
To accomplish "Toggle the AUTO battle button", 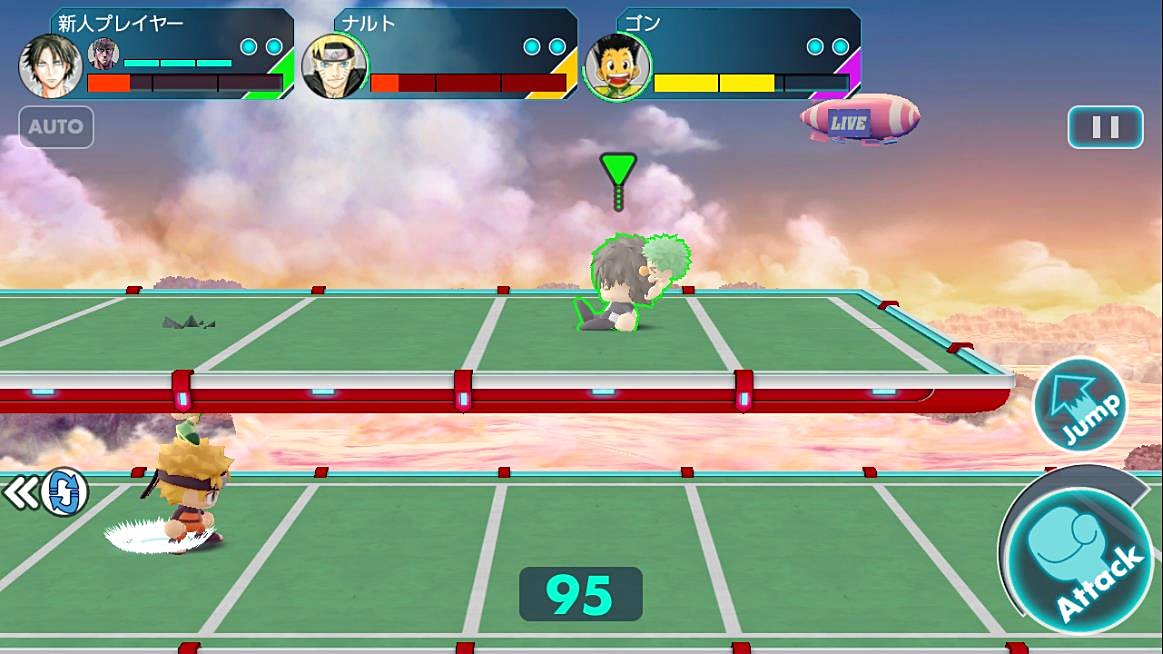I will 56,128.
